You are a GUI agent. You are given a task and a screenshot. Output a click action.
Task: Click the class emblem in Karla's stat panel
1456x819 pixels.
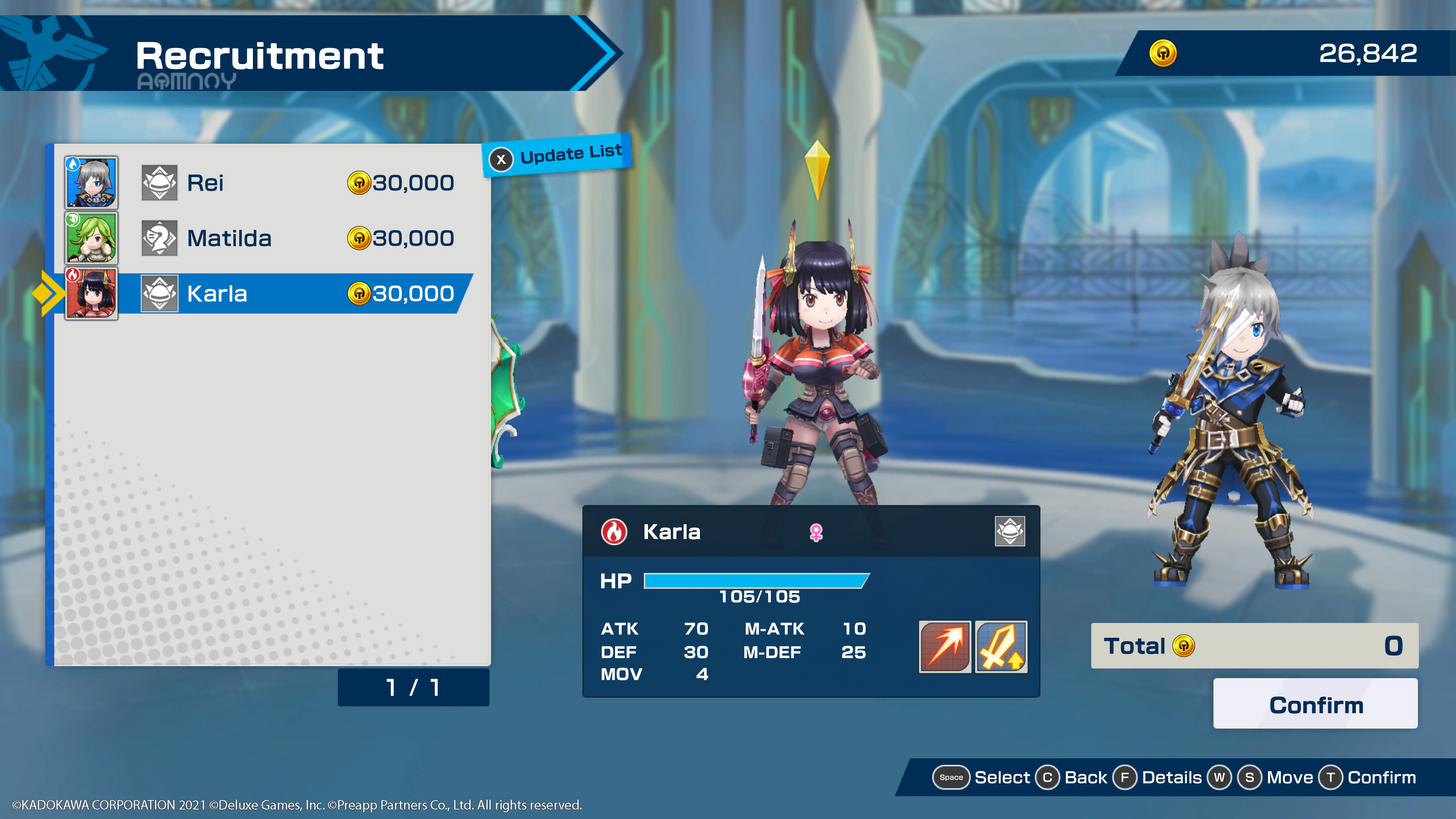click(x=1009, y=531)
